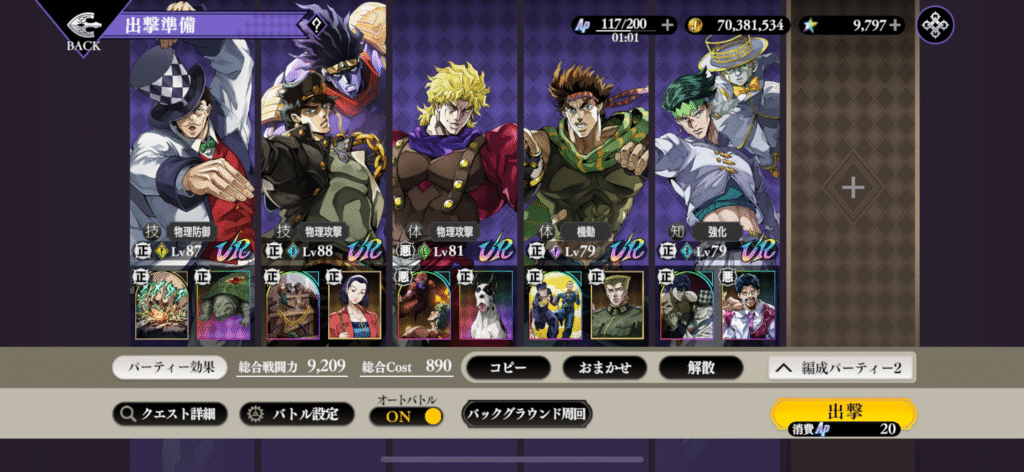Show パーティー効果 party effects
This screenshot has width=1024, height=472.
click(x=169, y=367)
